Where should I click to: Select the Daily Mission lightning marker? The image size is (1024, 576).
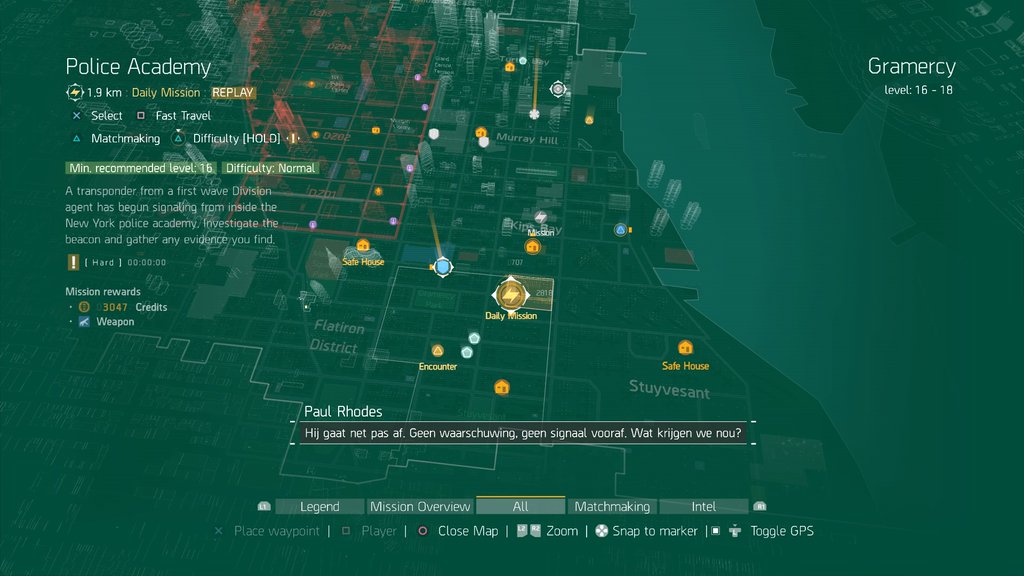click(x=511, y=294)
